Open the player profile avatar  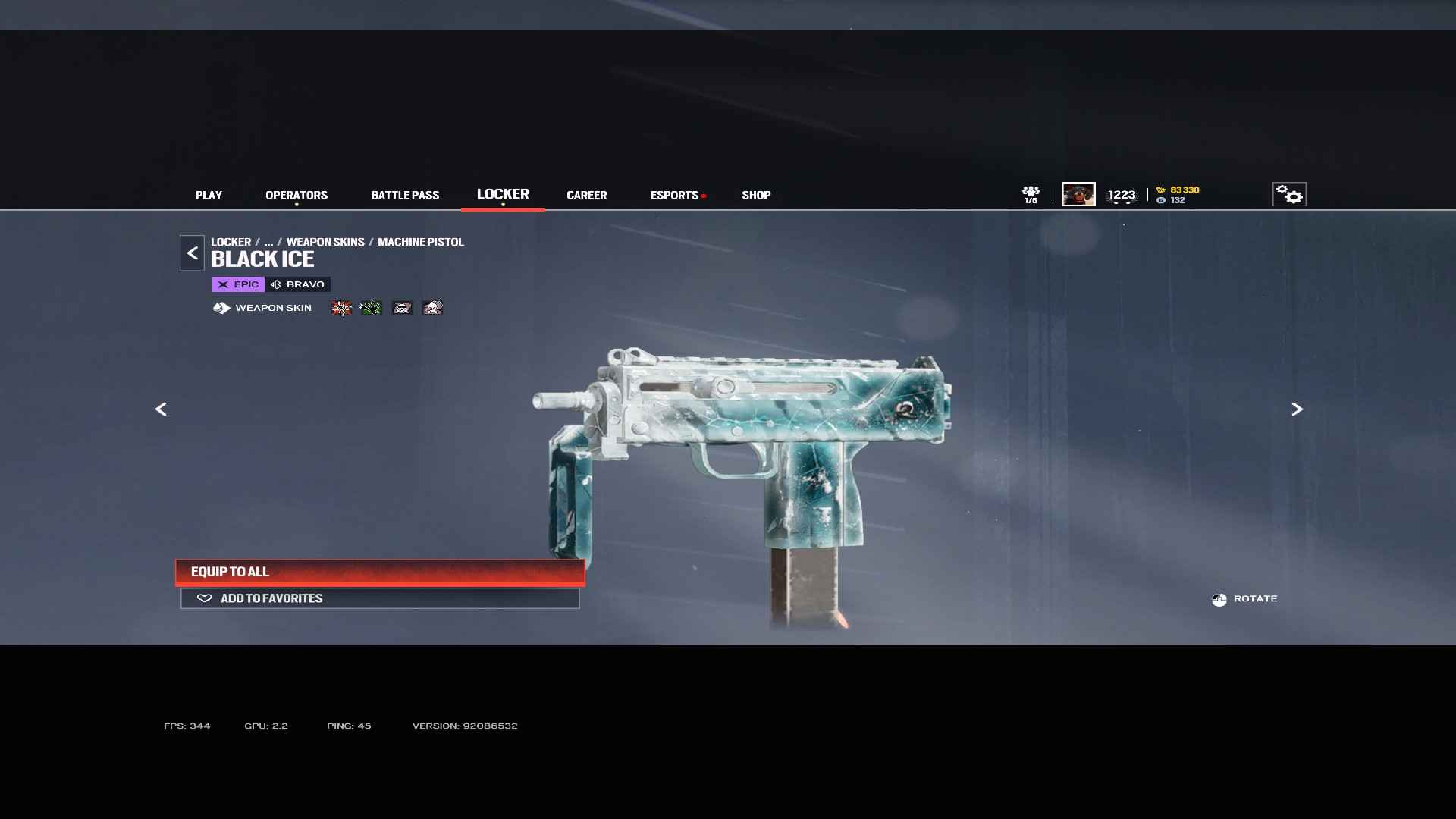pyautogui.click(x=1078, y=194)
